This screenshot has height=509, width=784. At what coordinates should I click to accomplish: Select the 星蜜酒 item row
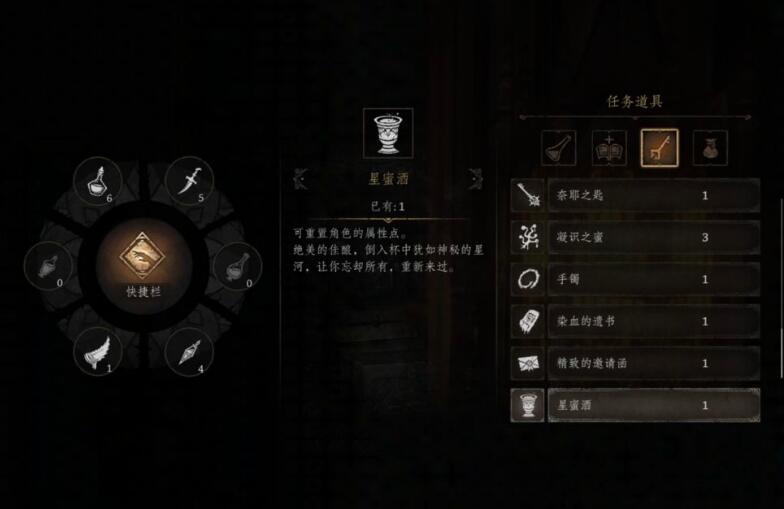tap(636, 406)
